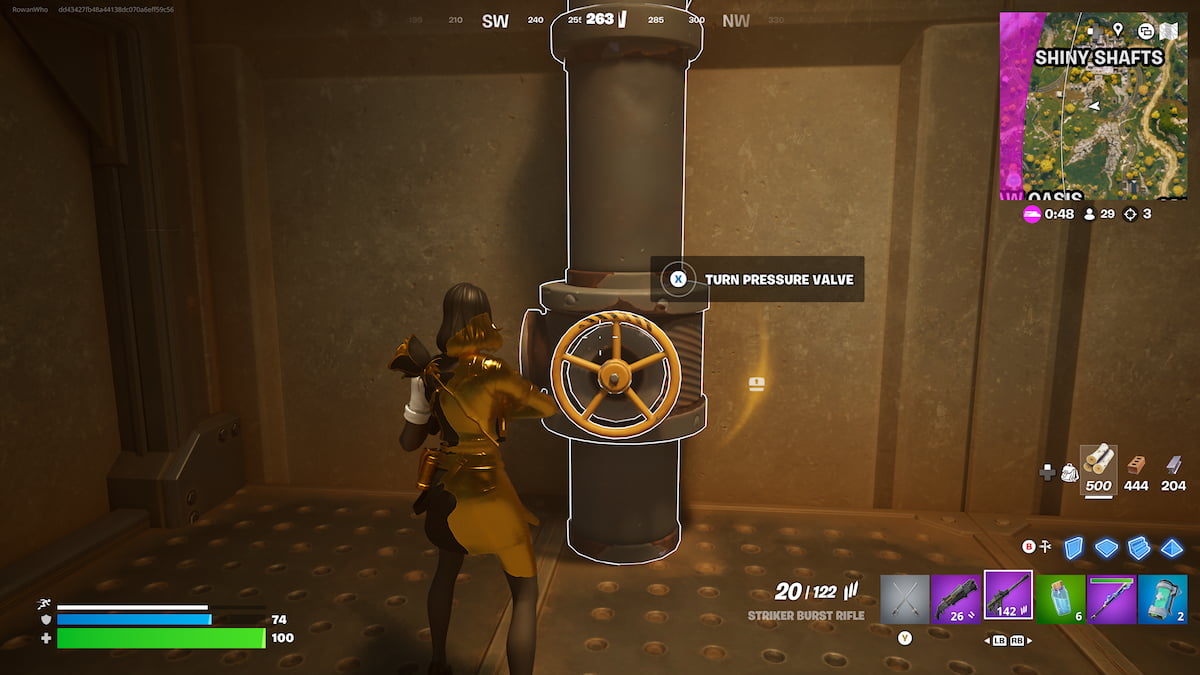Equip the purple sniper rifle slot
Screen dimensions: 1200x675
pos(1111,599)
